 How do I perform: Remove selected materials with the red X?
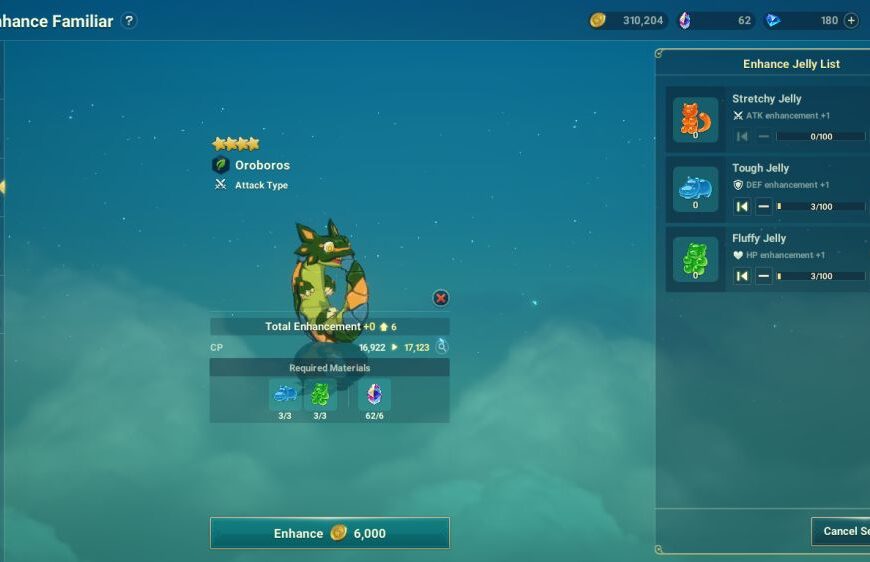point(441,298)
